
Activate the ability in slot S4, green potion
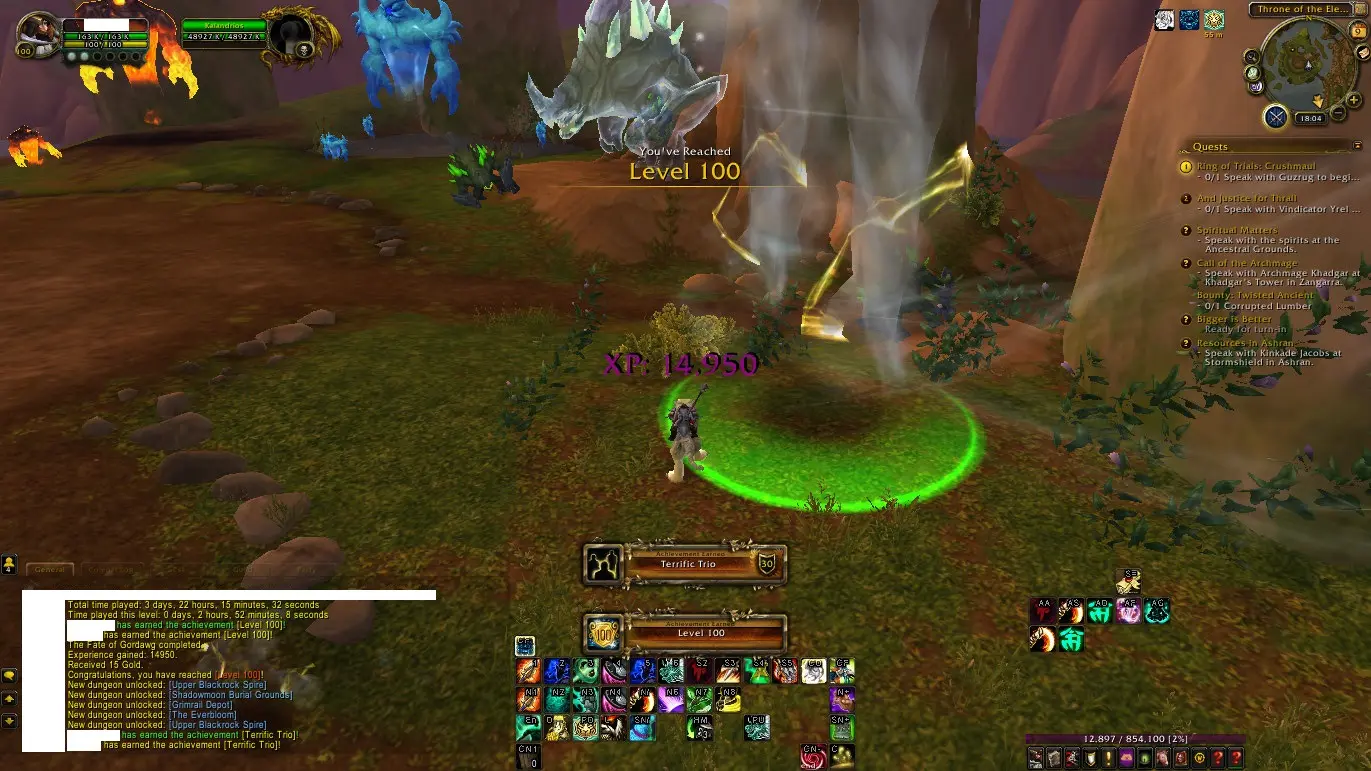(757, 671)
